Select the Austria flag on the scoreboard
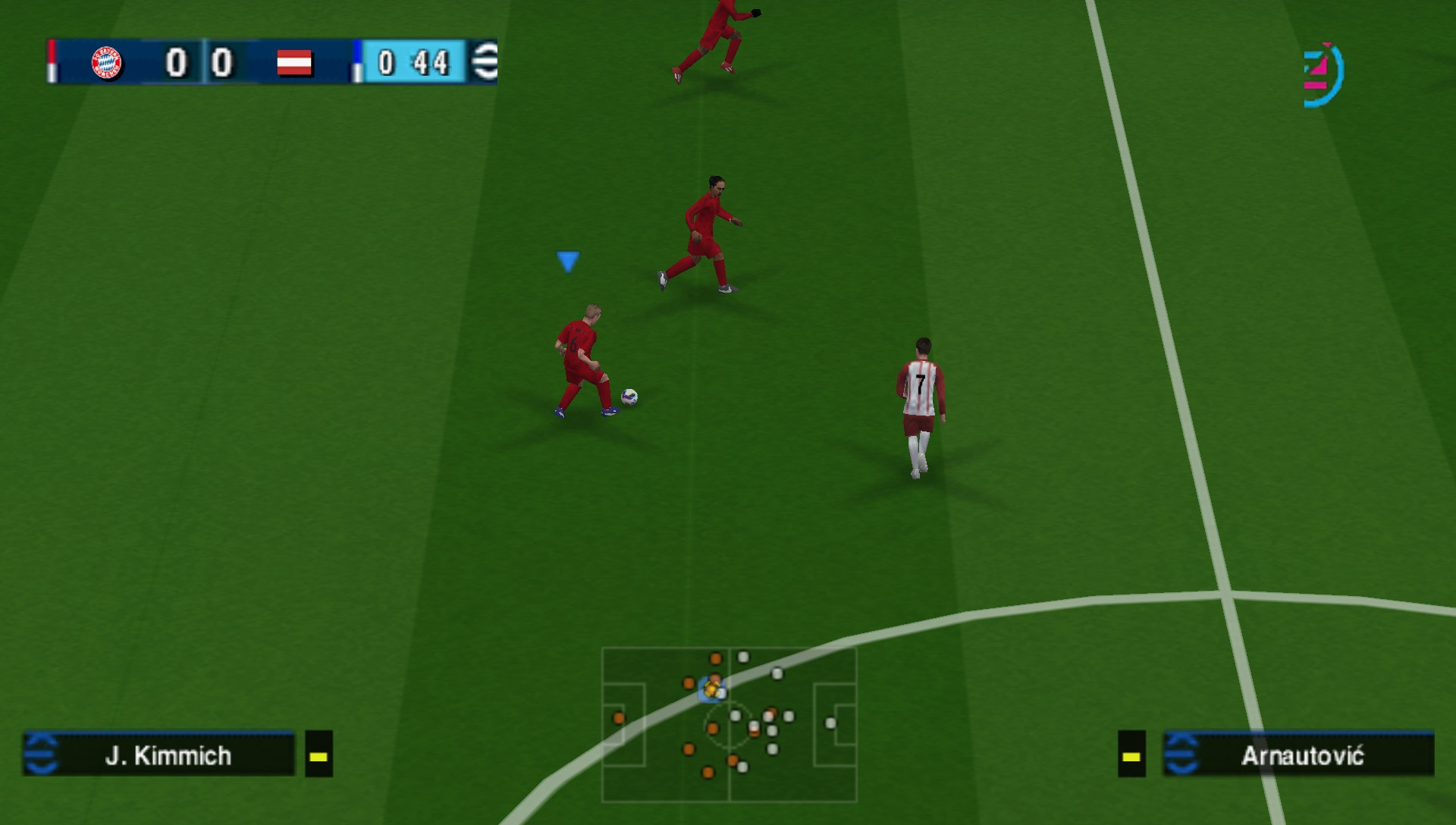The height and width of the screenshot is (825, 1456). tap(295, 63)
